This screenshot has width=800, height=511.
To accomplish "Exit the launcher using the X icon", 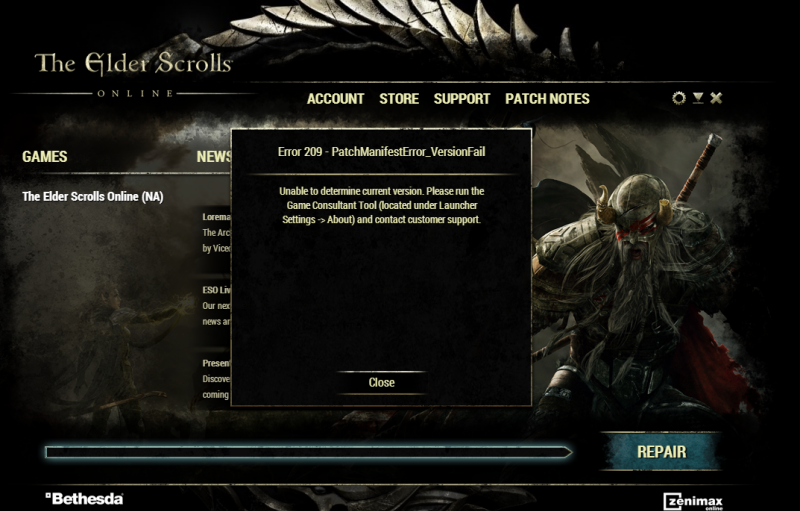I will [x=716, y=98].
